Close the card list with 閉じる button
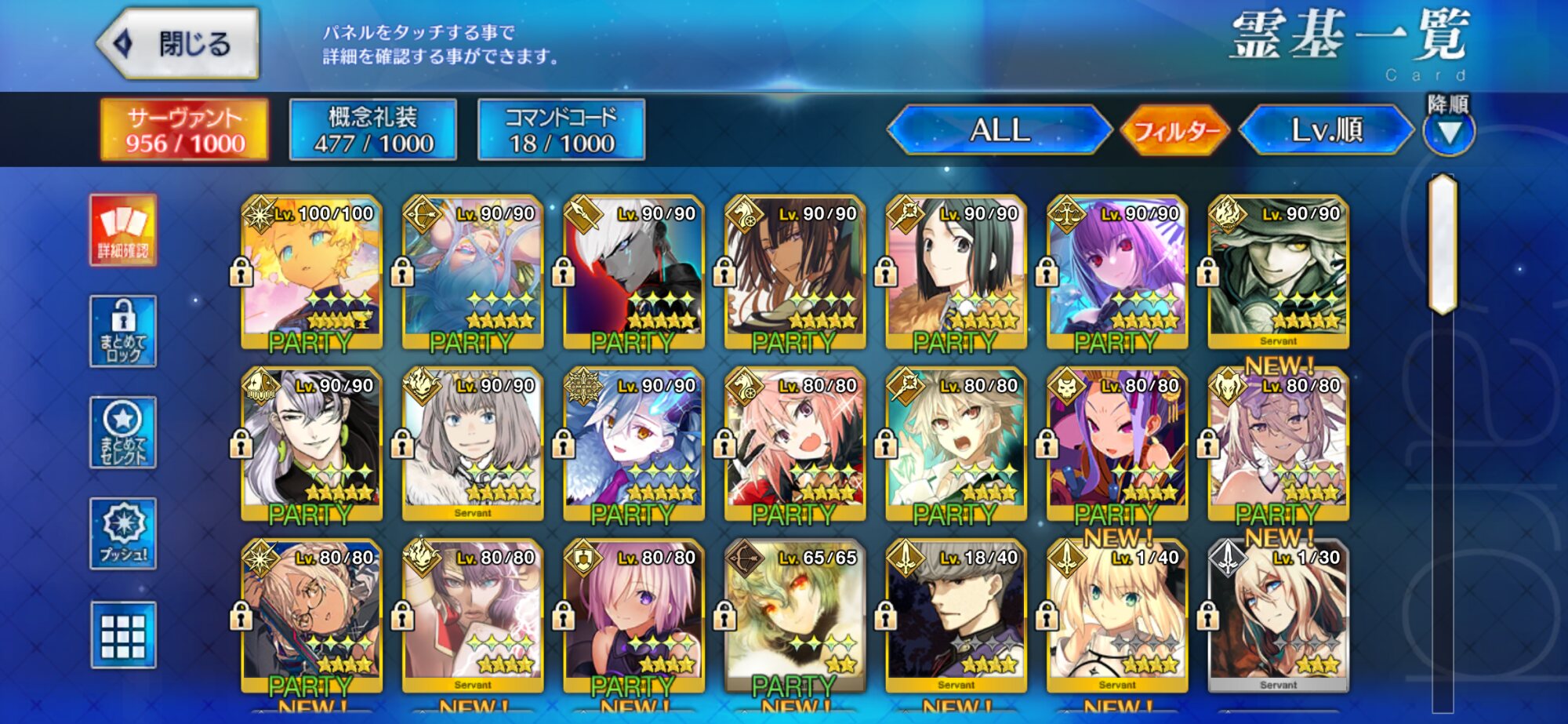 (180, 44)
